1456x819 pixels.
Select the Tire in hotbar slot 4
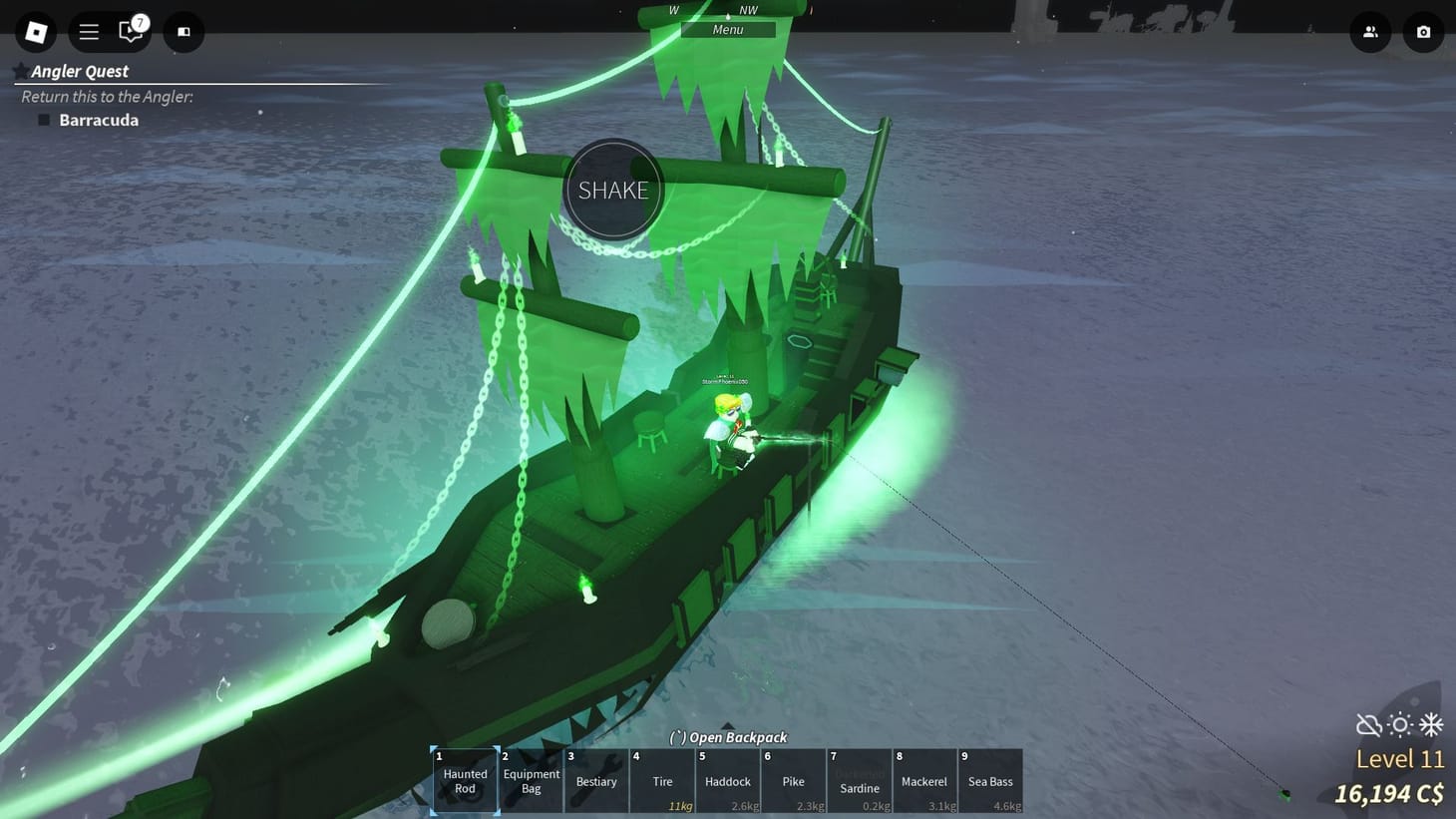pyautogui.click(x=661, y=780)
